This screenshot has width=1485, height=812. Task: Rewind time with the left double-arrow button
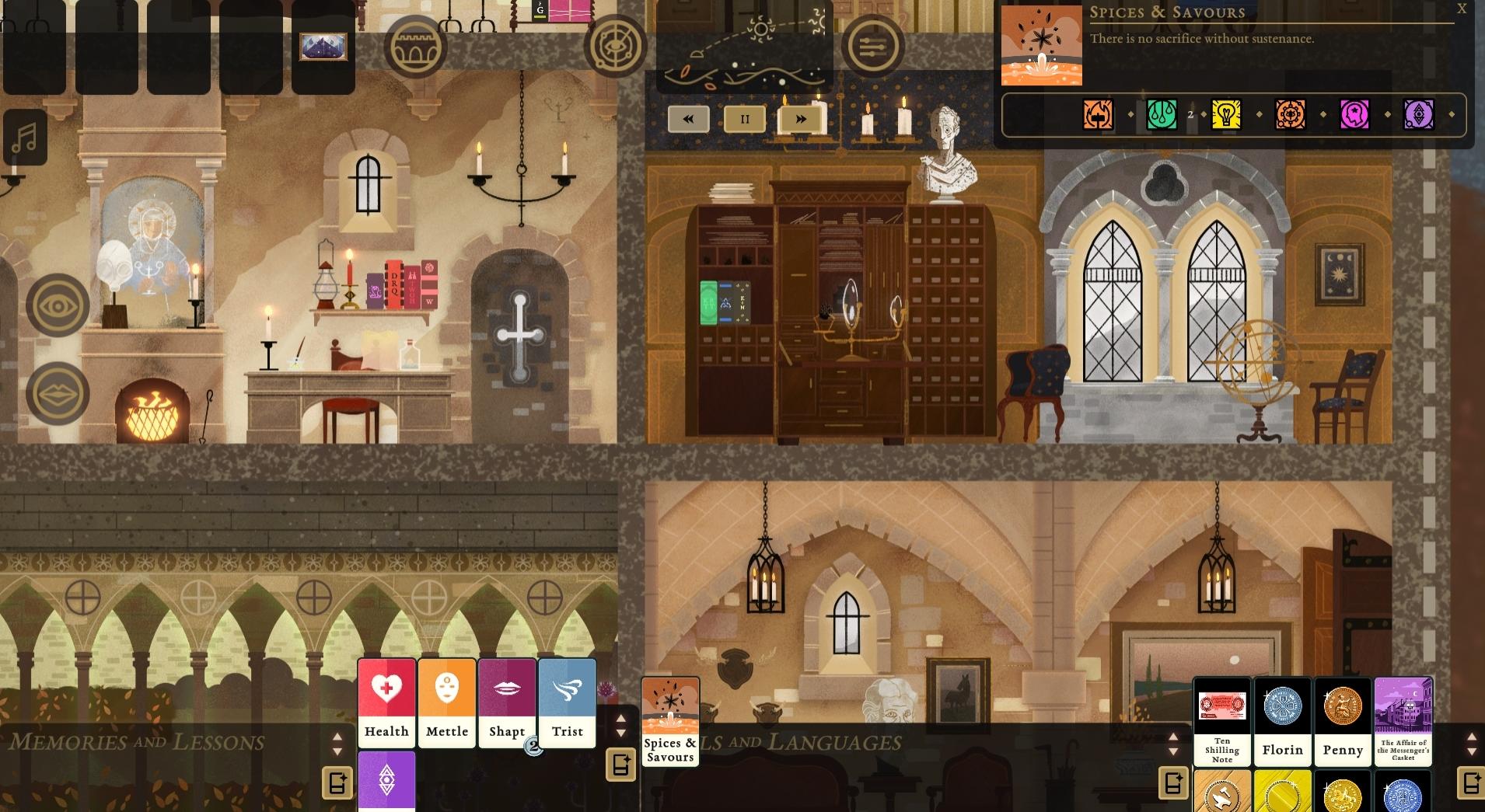coord(687,118)
